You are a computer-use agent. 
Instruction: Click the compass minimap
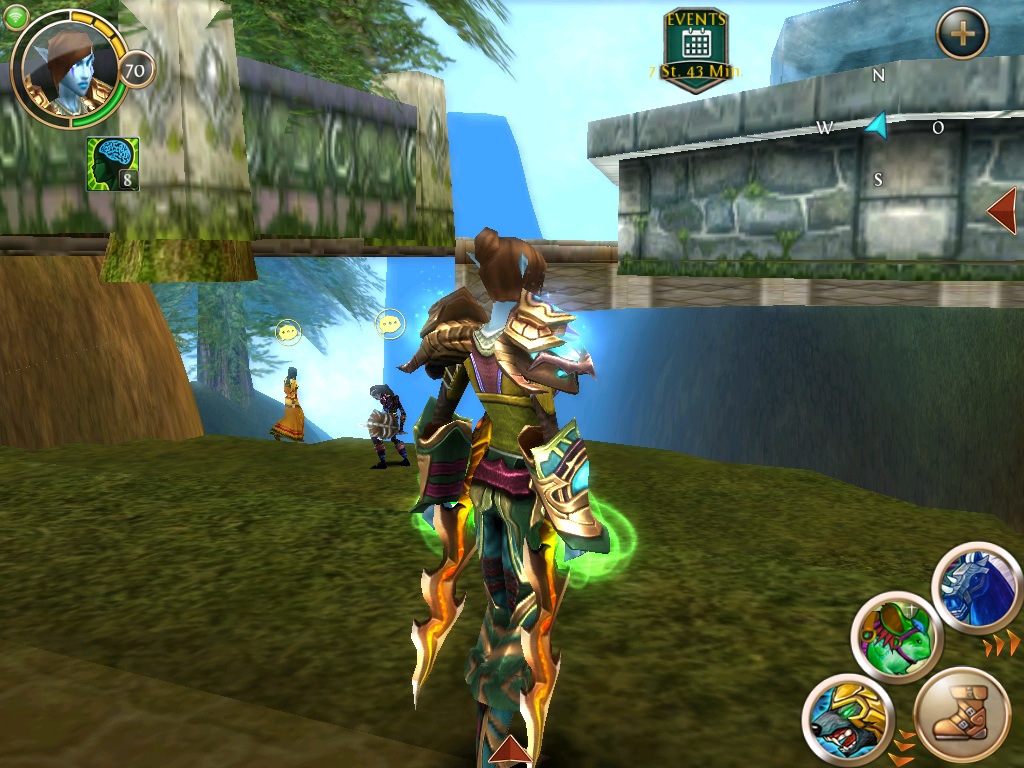pos(876,127)
